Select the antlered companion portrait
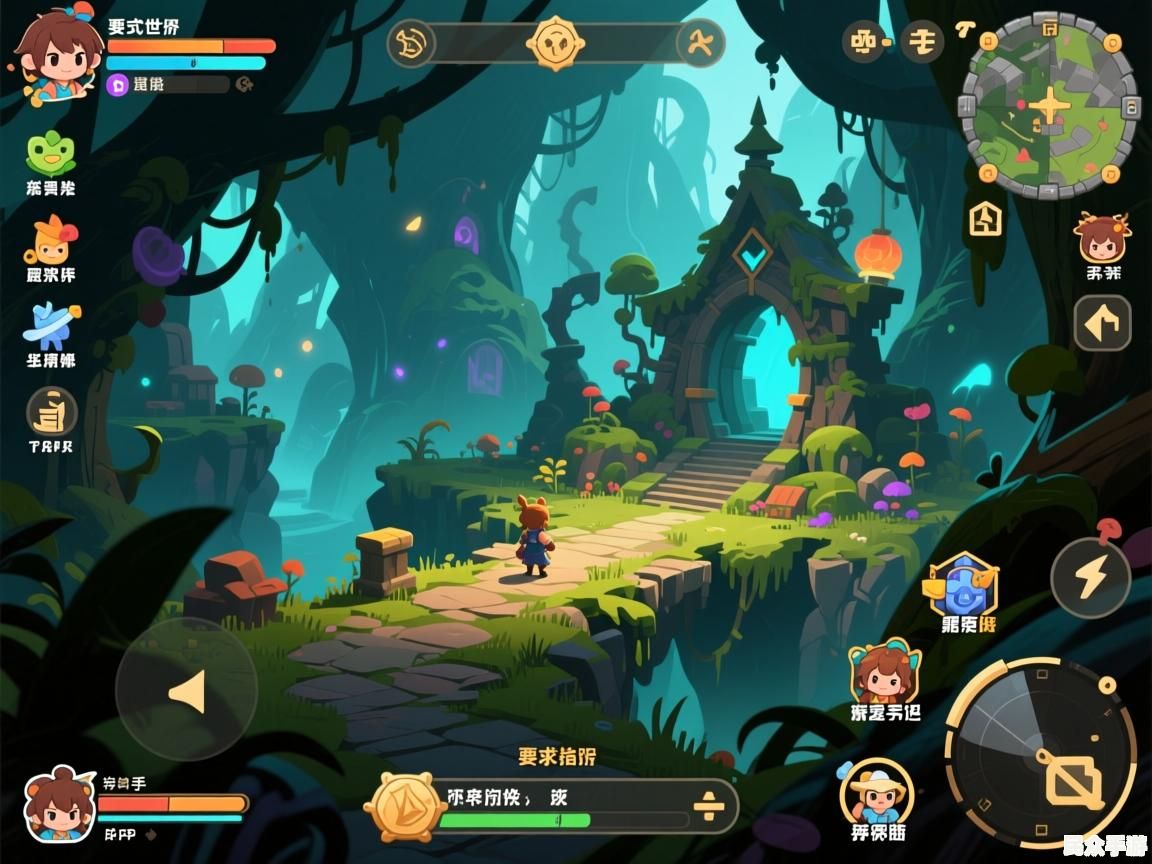 (1102, 240)
